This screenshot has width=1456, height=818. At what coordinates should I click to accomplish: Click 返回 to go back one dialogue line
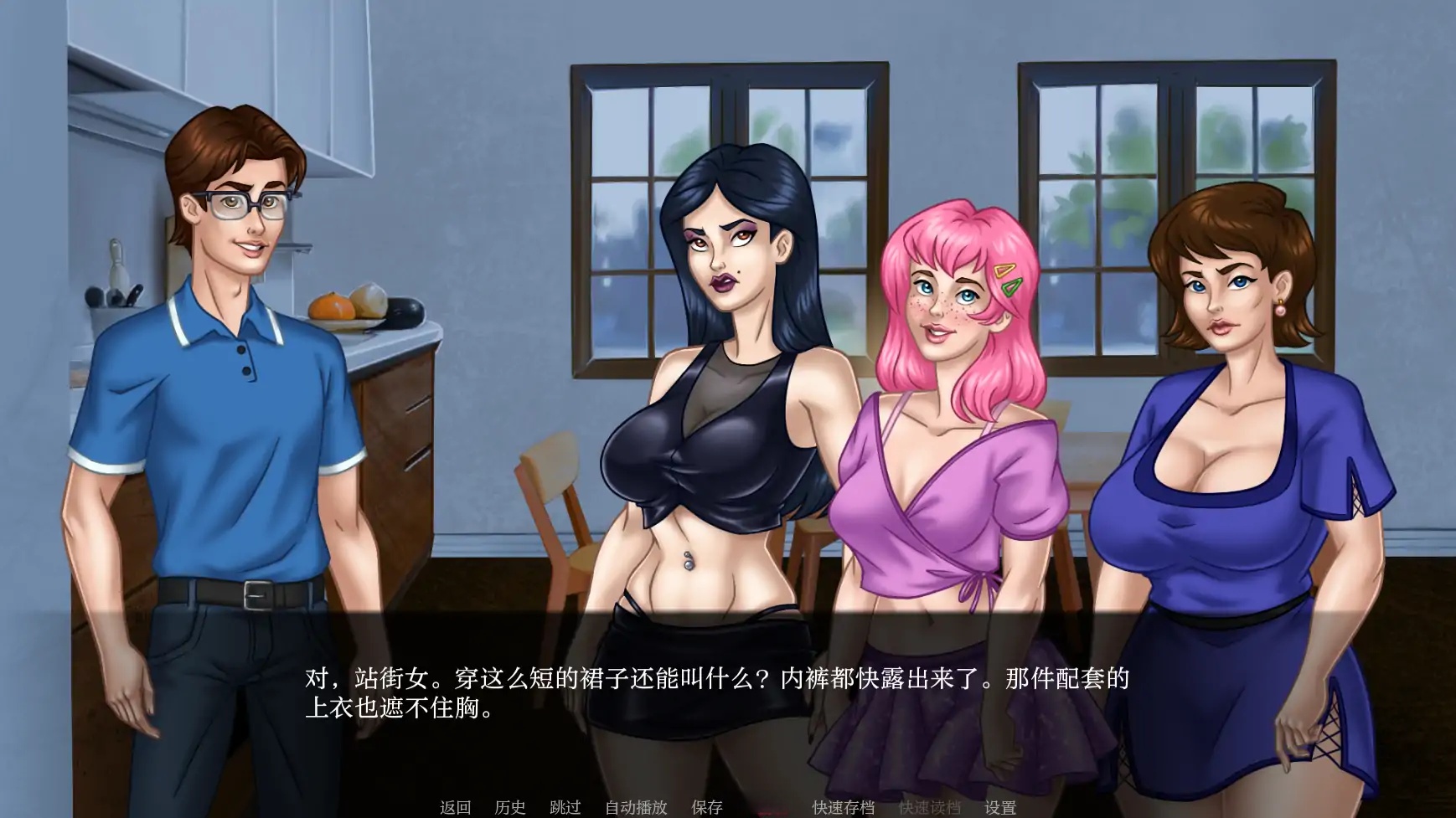[457, 806]
